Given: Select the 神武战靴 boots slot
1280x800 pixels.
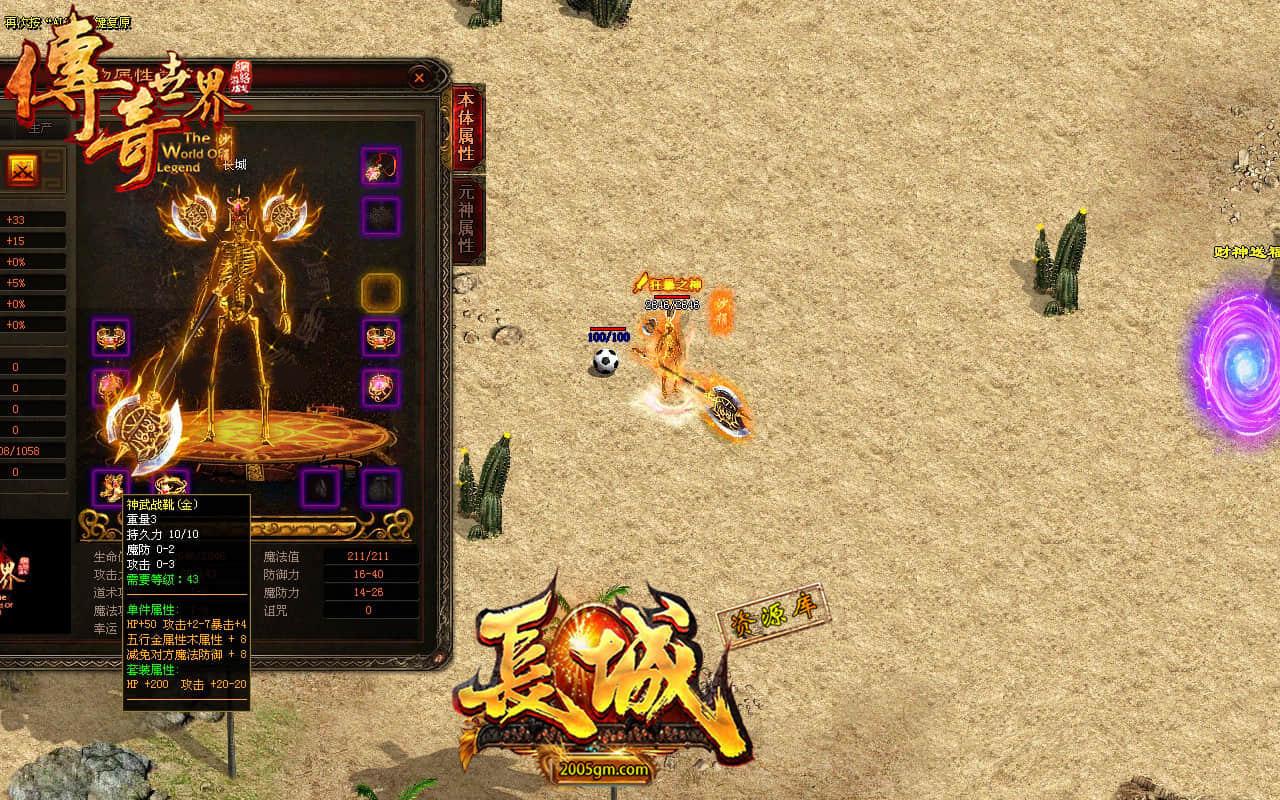Looking at the screenshot, I should pyautogui.click(x=111, y=487).
